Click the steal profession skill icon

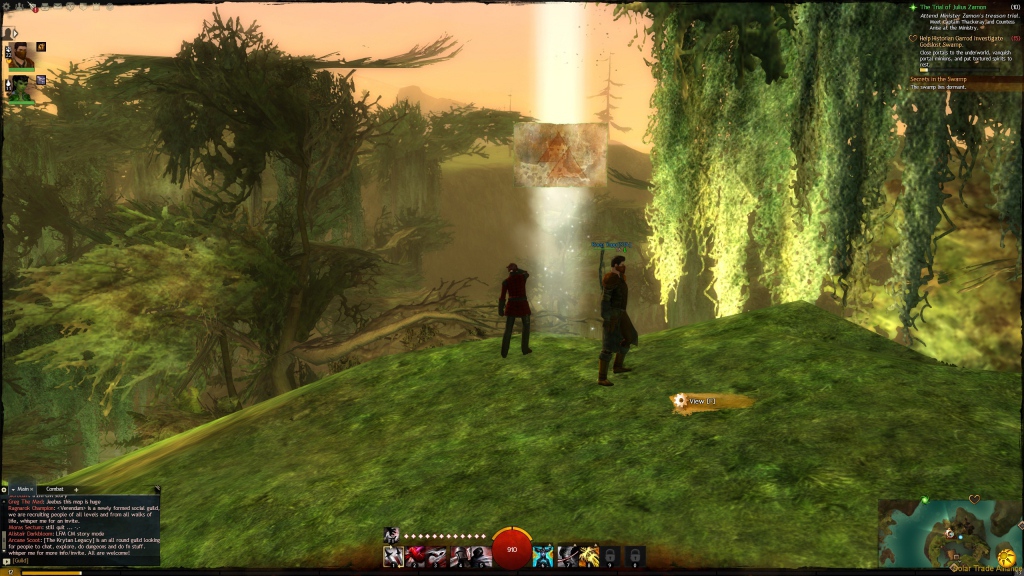[x=392, y=535]
